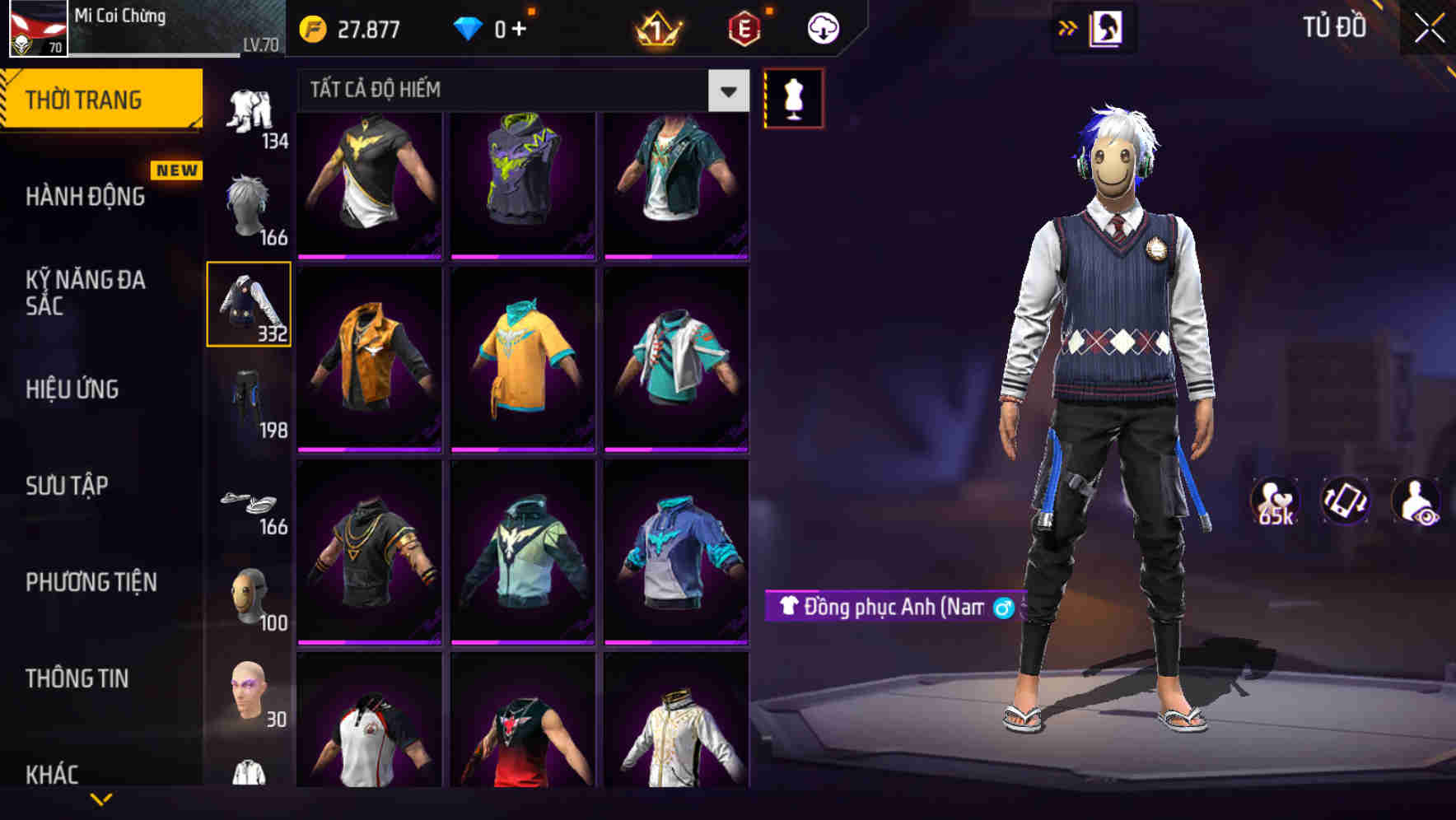Select the footwear category icon
Screen dimensions: 1456x820
tap(248, 500)
